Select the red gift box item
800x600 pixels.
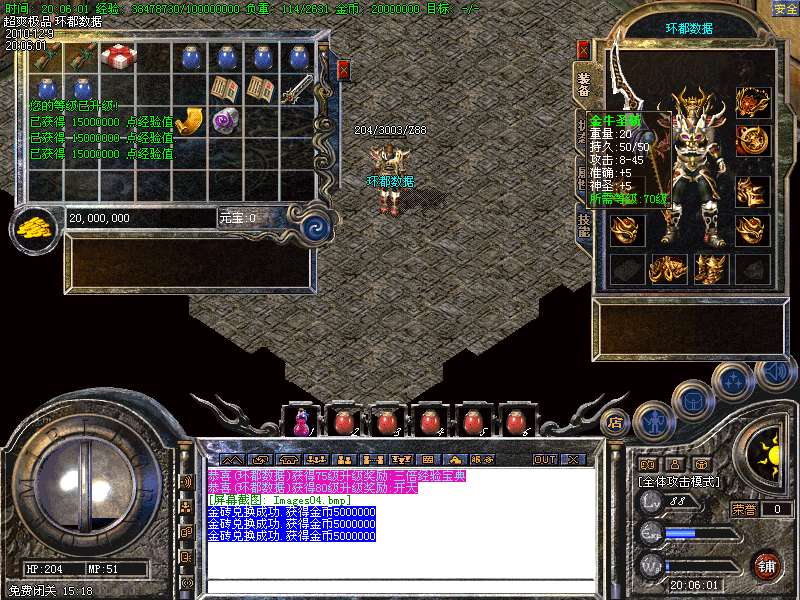coord(118,57)
